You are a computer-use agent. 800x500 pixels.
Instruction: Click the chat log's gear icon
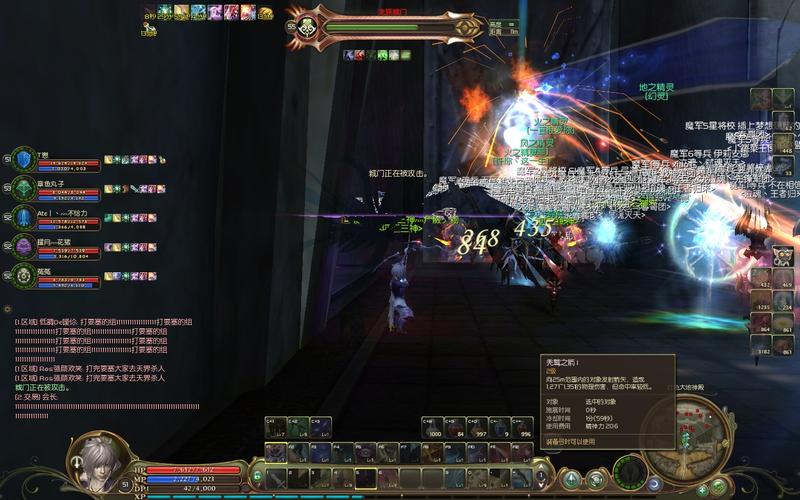click(8, 309)
